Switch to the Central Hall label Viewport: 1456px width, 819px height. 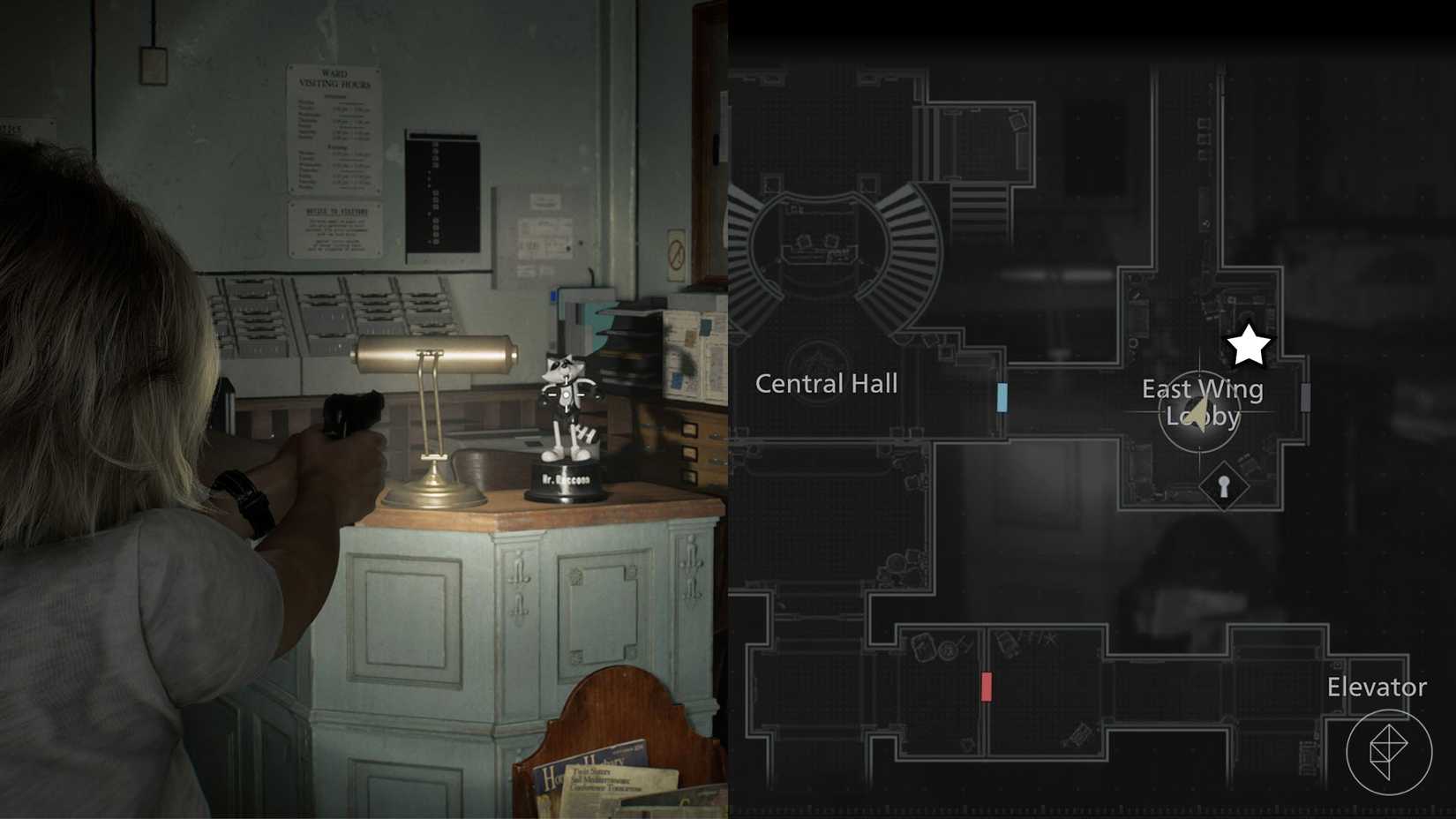point(827,383)
